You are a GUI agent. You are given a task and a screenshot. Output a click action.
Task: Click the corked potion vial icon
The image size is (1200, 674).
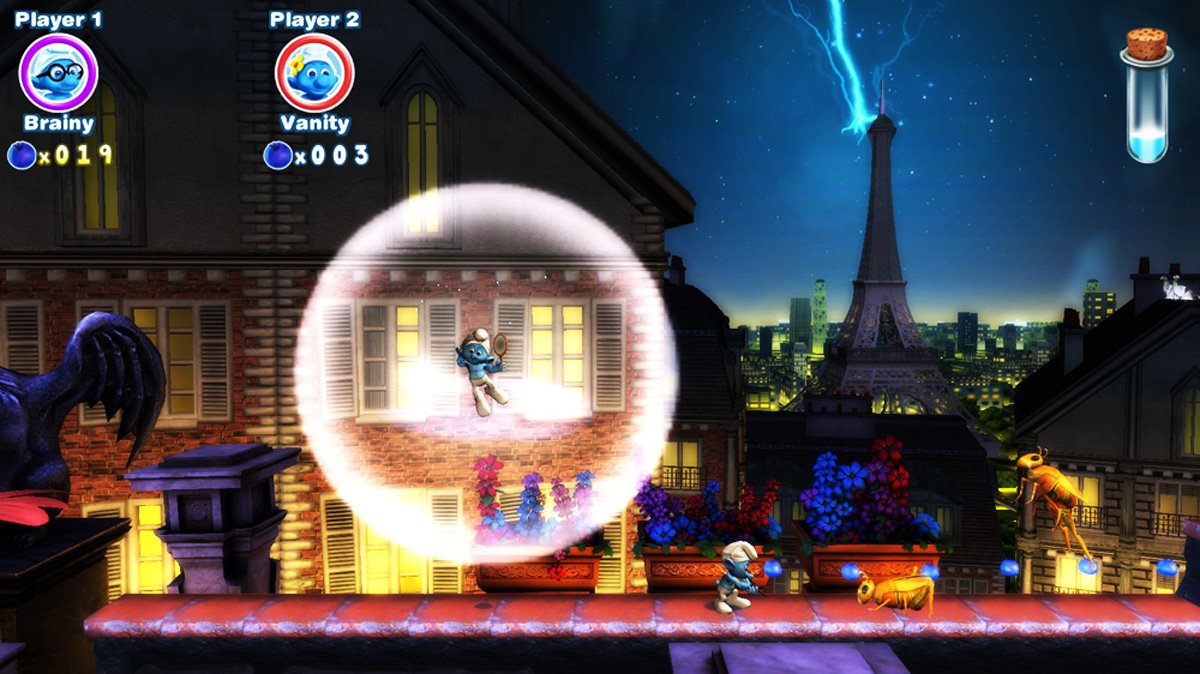[1146, 96]
